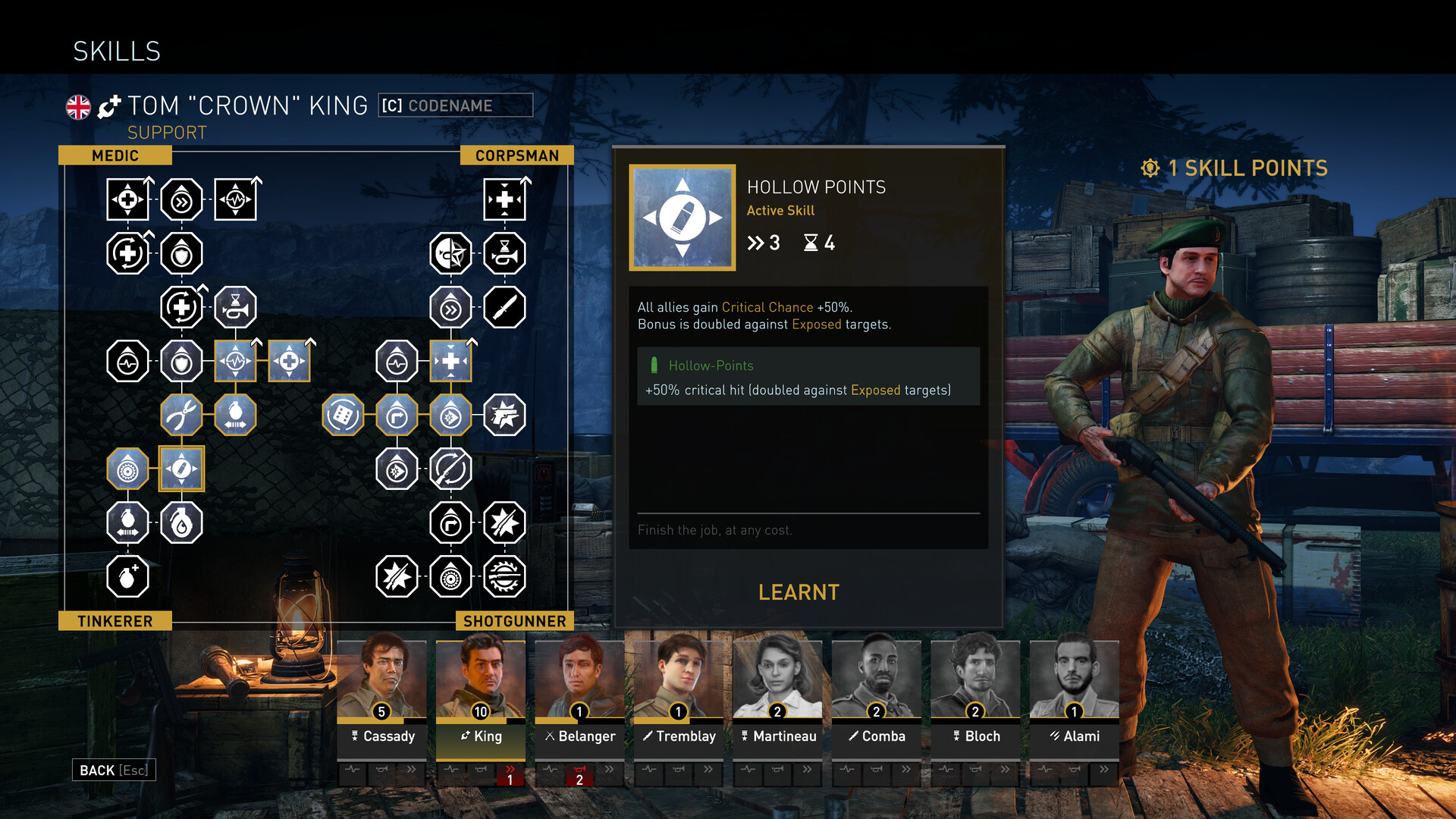Screen dimensions: 1456x819
Task: Toggle Belanger's red bugle status marker
Action: coord(580,775)
